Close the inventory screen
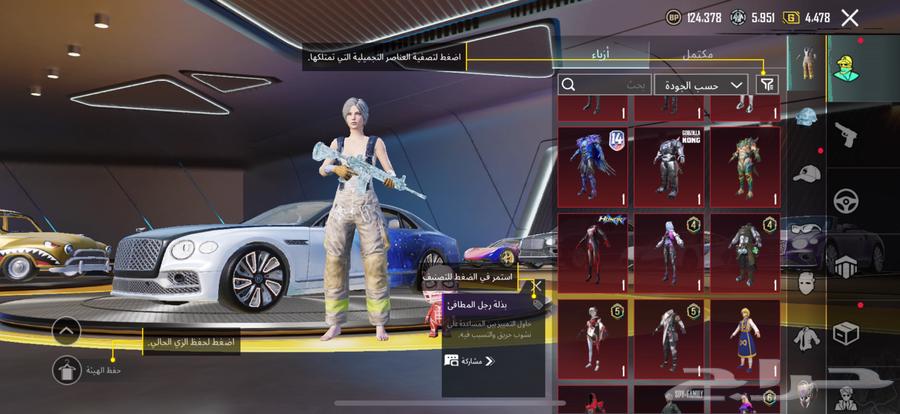This screenshot has height=414, width=900. 850,17
